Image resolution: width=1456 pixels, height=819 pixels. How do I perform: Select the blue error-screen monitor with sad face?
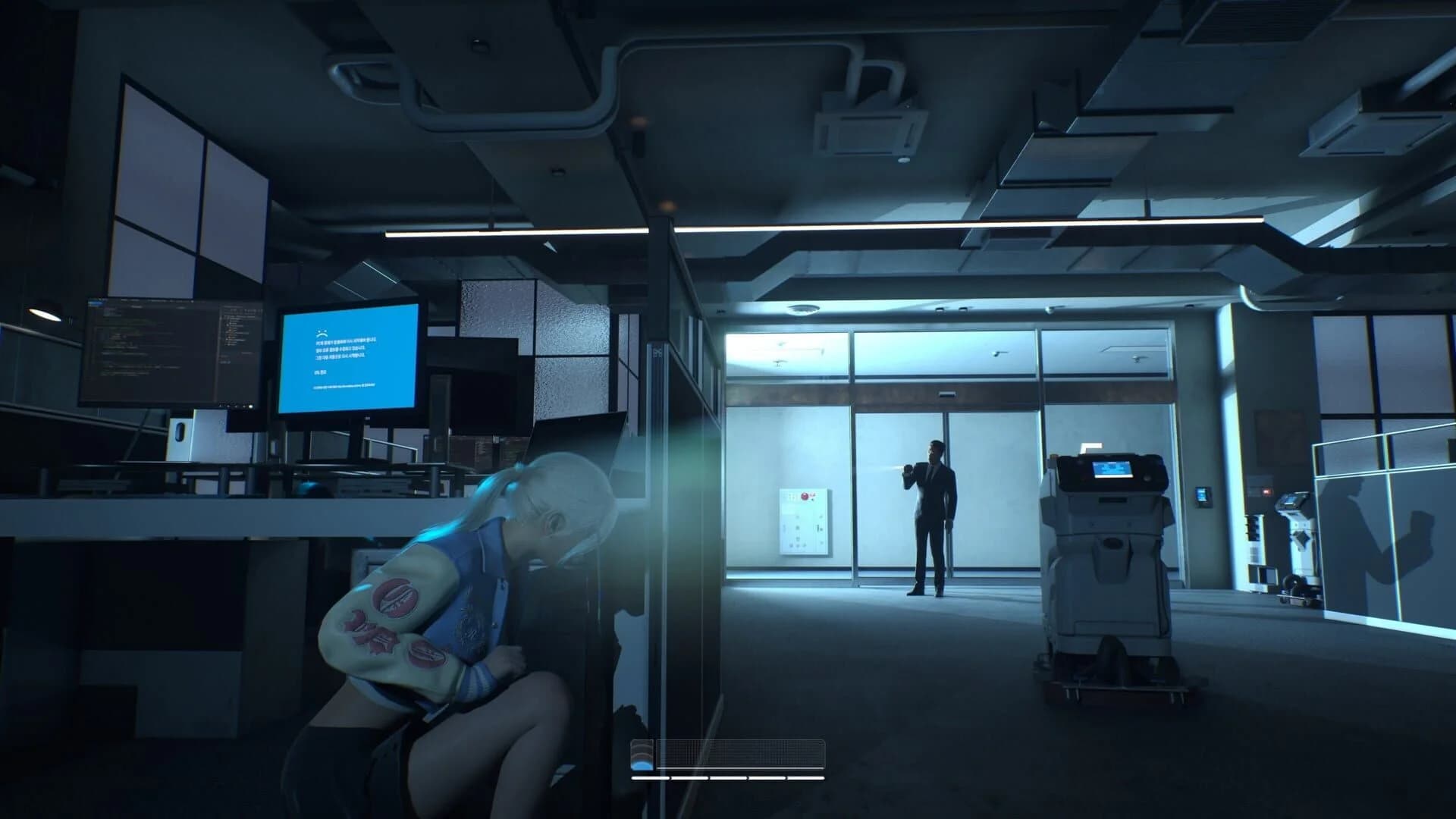(349, 356)
